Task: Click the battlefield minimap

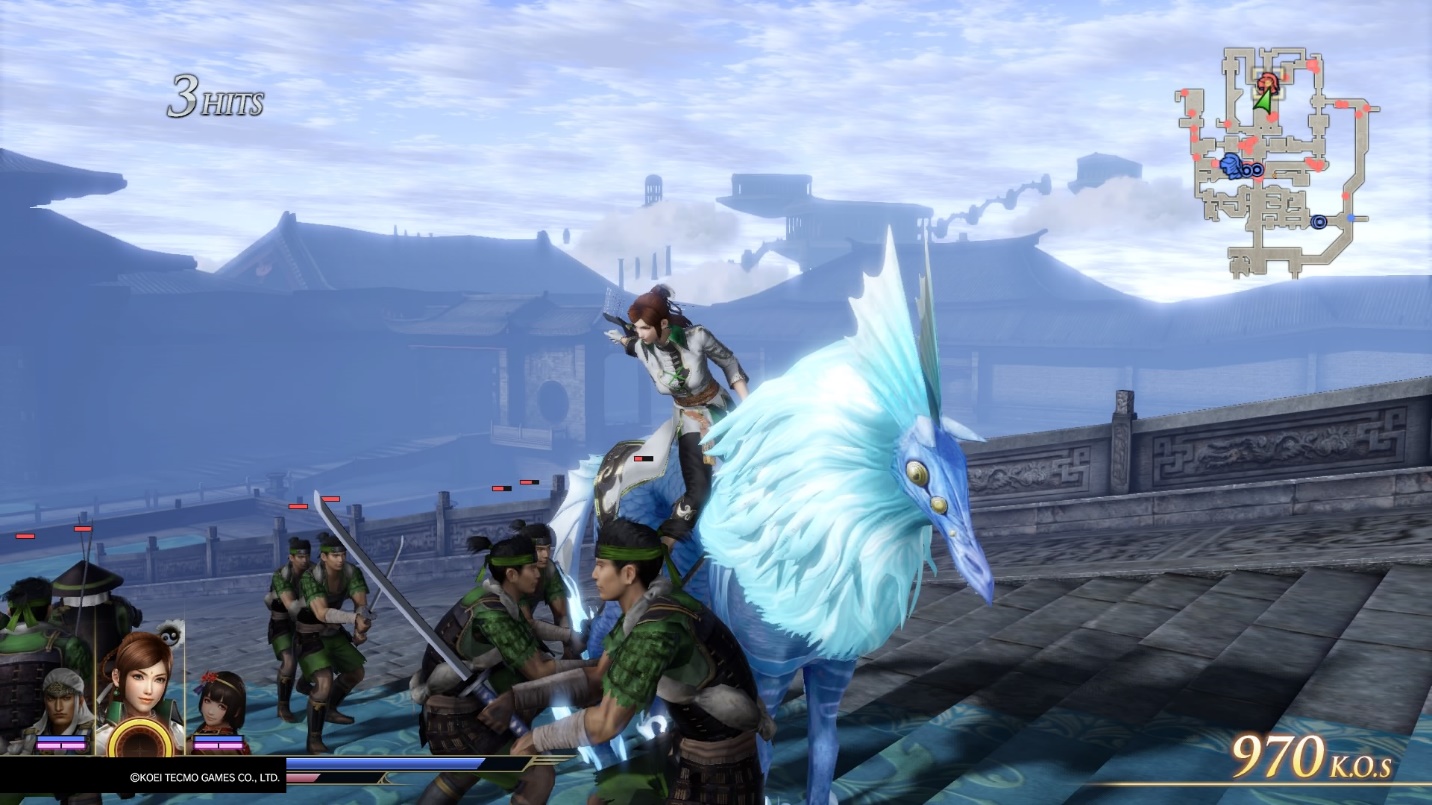Action: pyautogui.click(x=1275, y=160)
